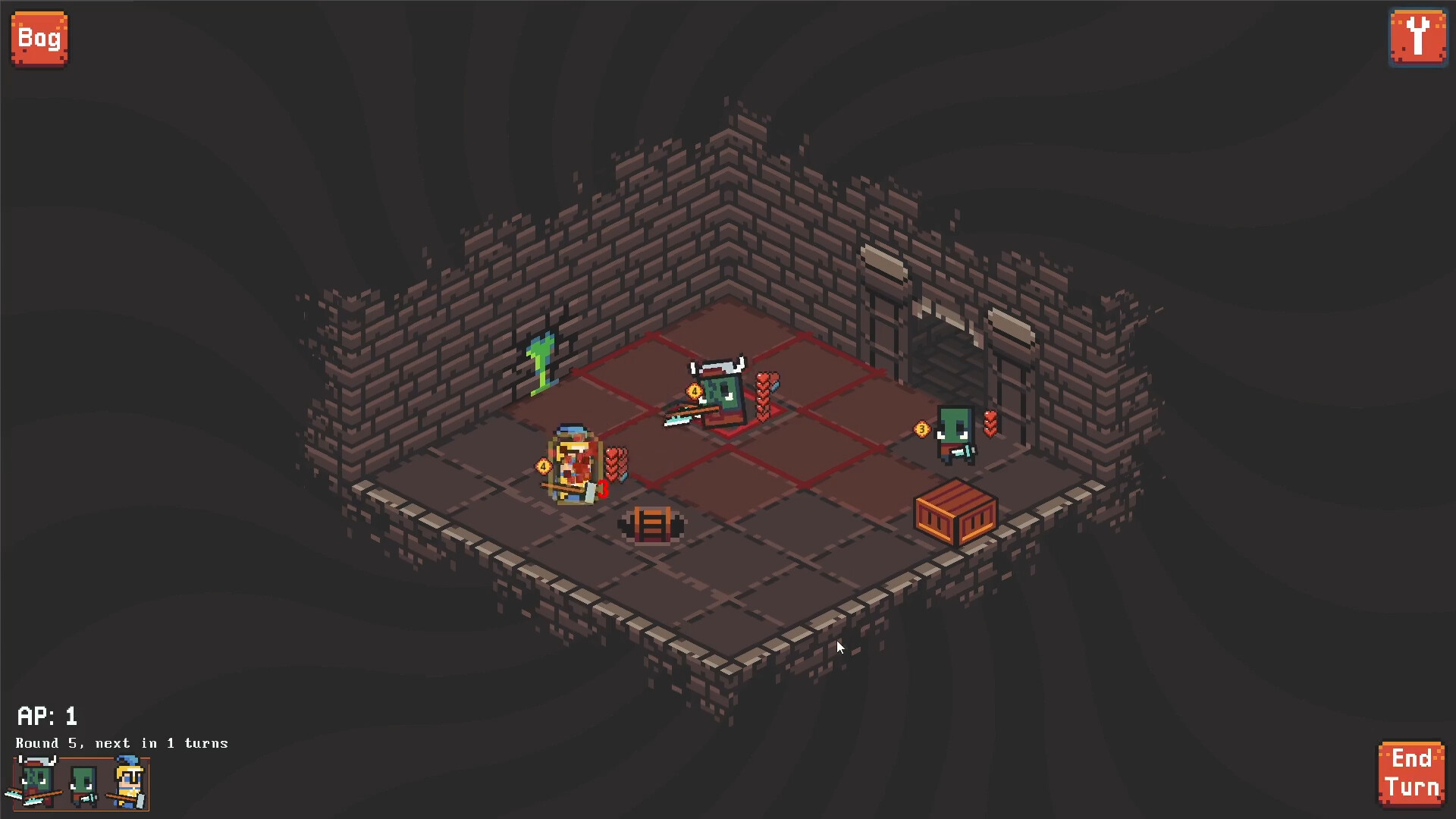The height and width of the screenshot is (819, 1456).
Task: Select the caged red warrior unit
Action: (574, 464)
